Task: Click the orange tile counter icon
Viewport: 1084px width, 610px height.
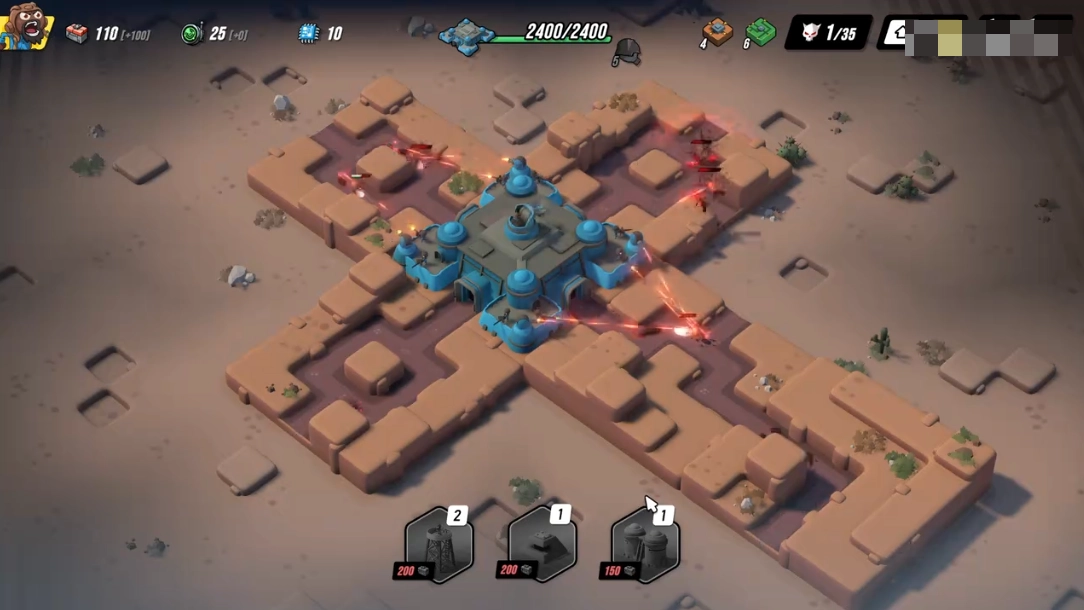Action: [717, 31]
